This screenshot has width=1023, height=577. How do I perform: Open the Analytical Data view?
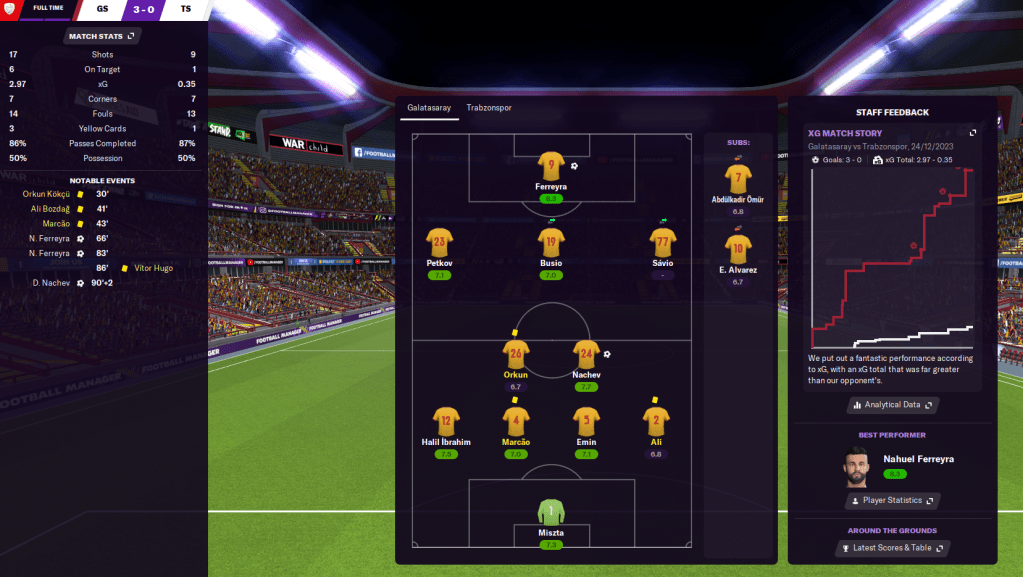pyautogui.click(x=893, y=405)
